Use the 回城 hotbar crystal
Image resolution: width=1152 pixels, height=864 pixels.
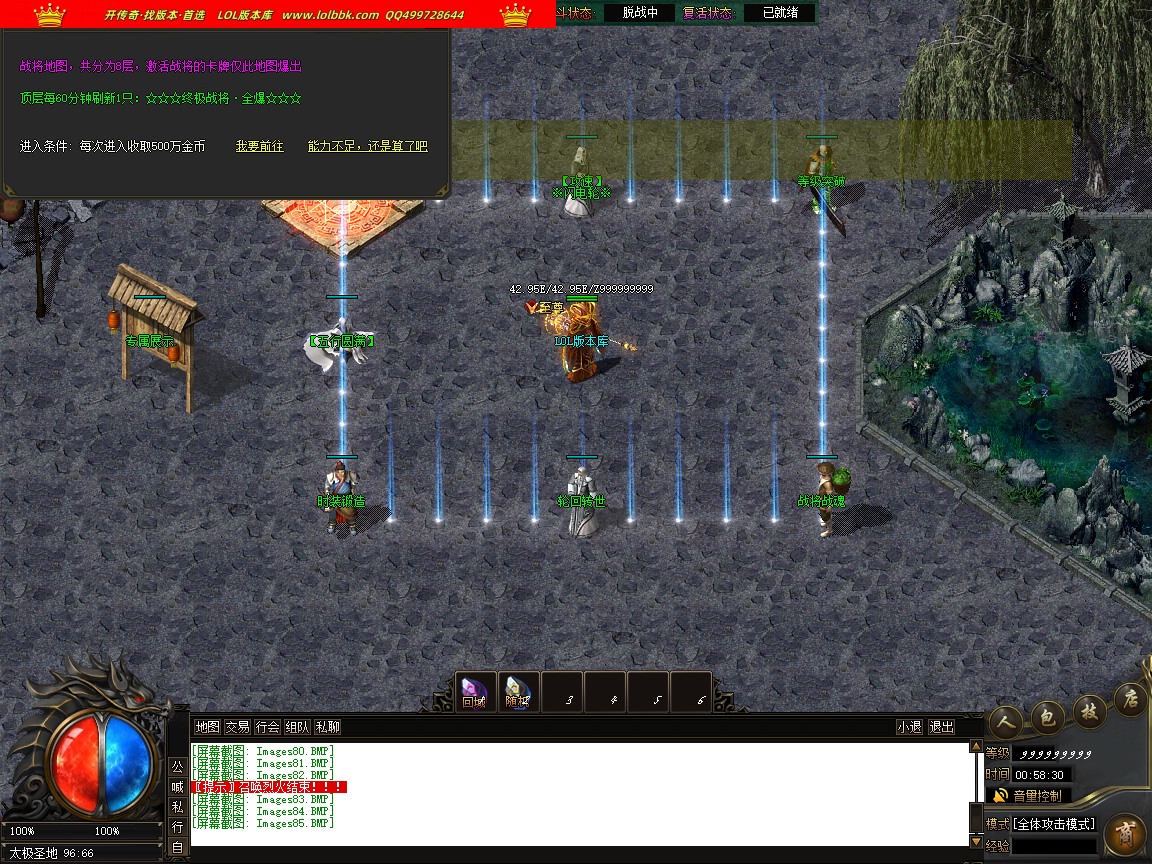click(x=473, y=692)
